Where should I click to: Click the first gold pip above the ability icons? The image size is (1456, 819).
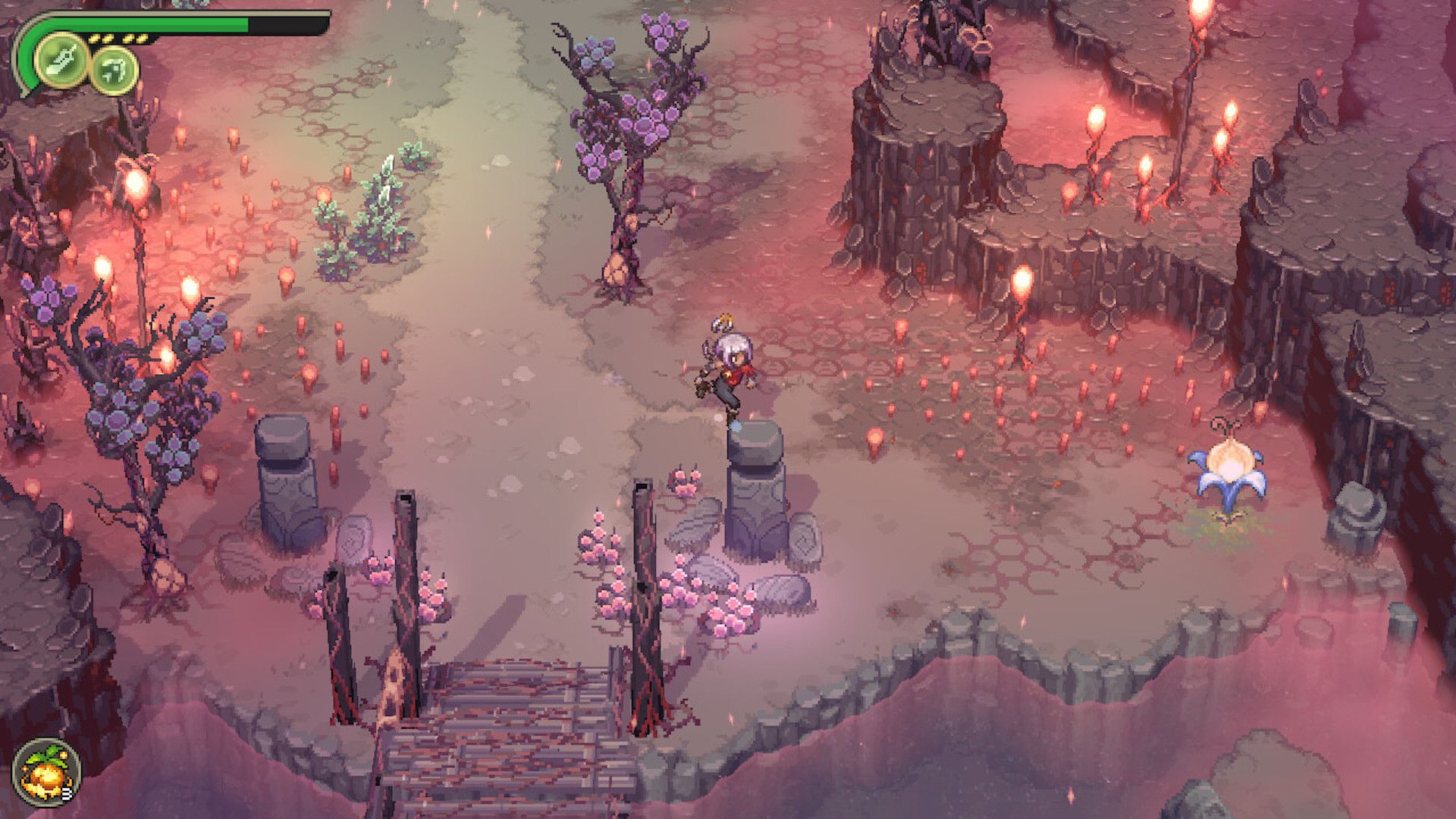tap(94, 38)
